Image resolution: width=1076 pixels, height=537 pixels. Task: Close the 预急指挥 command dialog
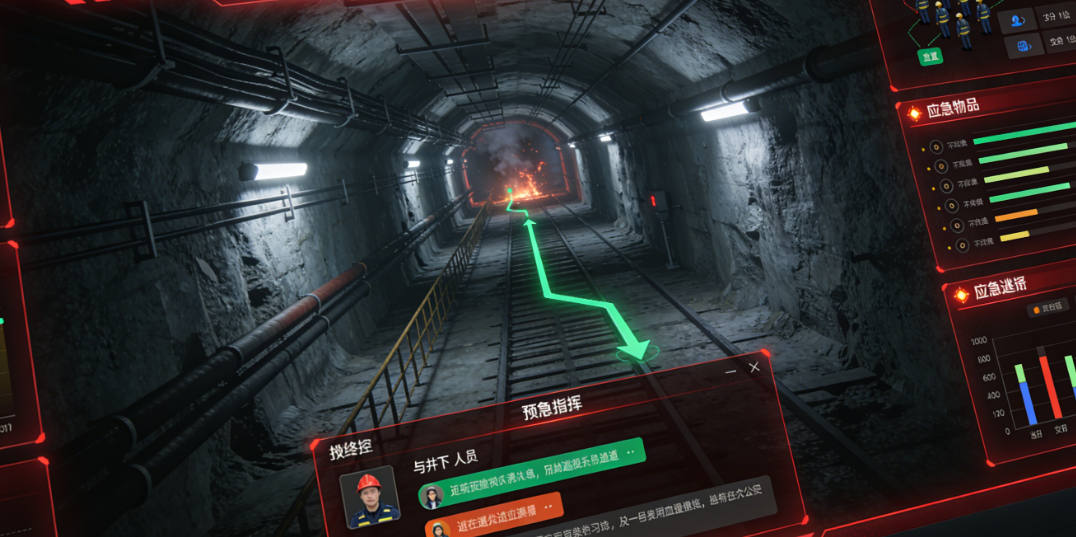point(754,367)
